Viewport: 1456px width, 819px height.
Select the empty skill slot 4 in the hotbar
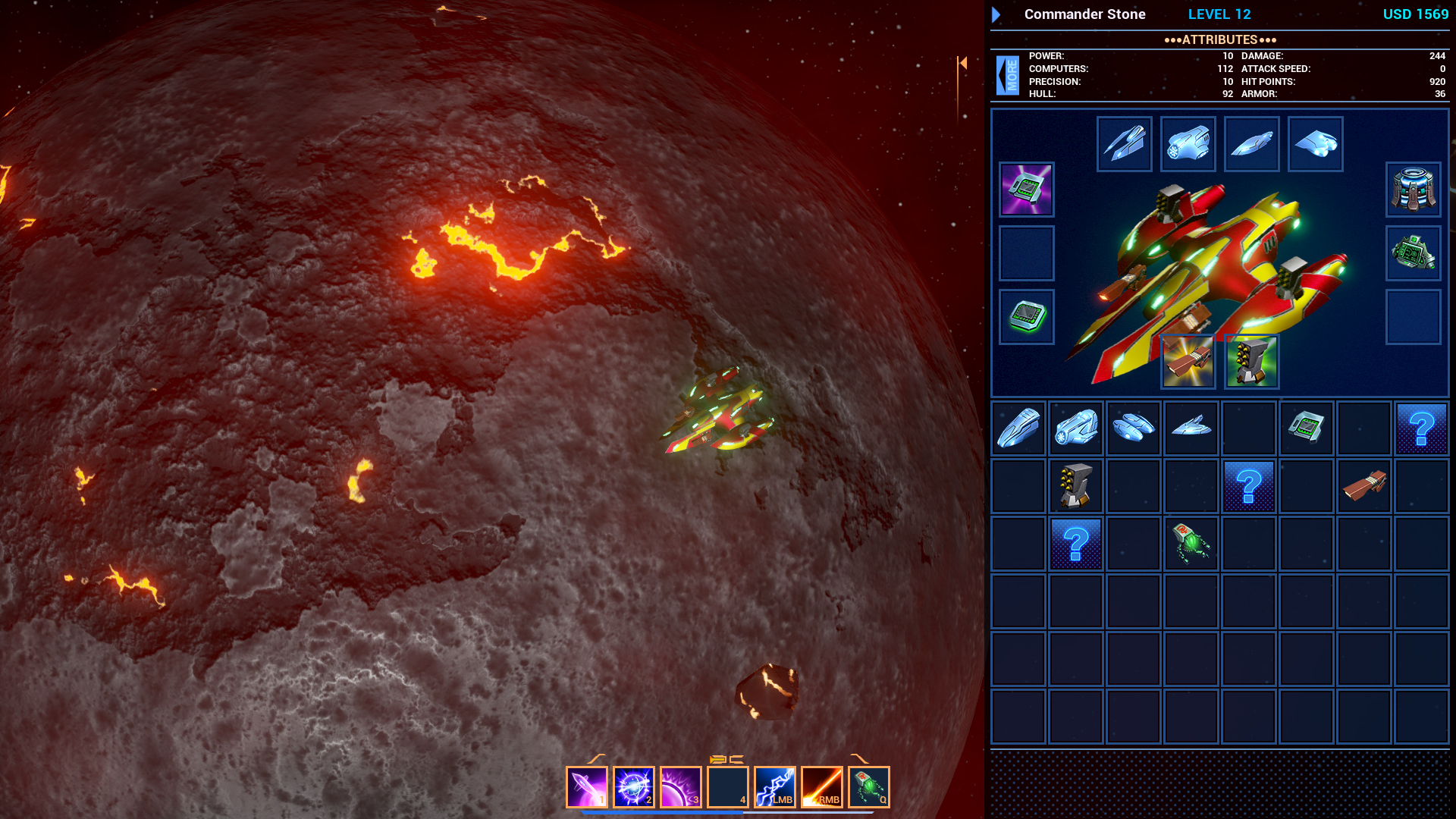[726, 786]
